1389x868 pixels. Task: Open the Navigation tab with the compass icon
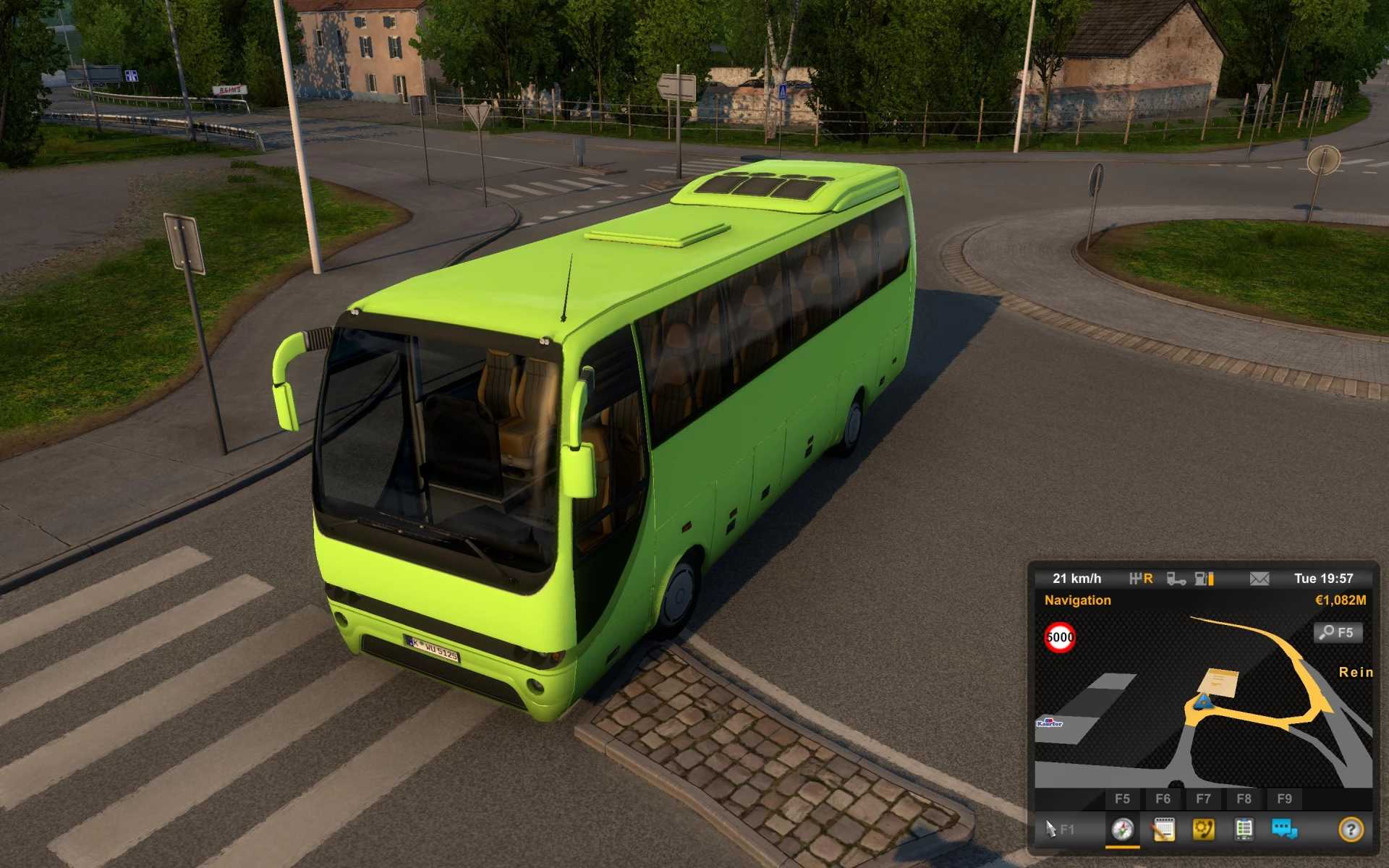(x=1122, y=829)
